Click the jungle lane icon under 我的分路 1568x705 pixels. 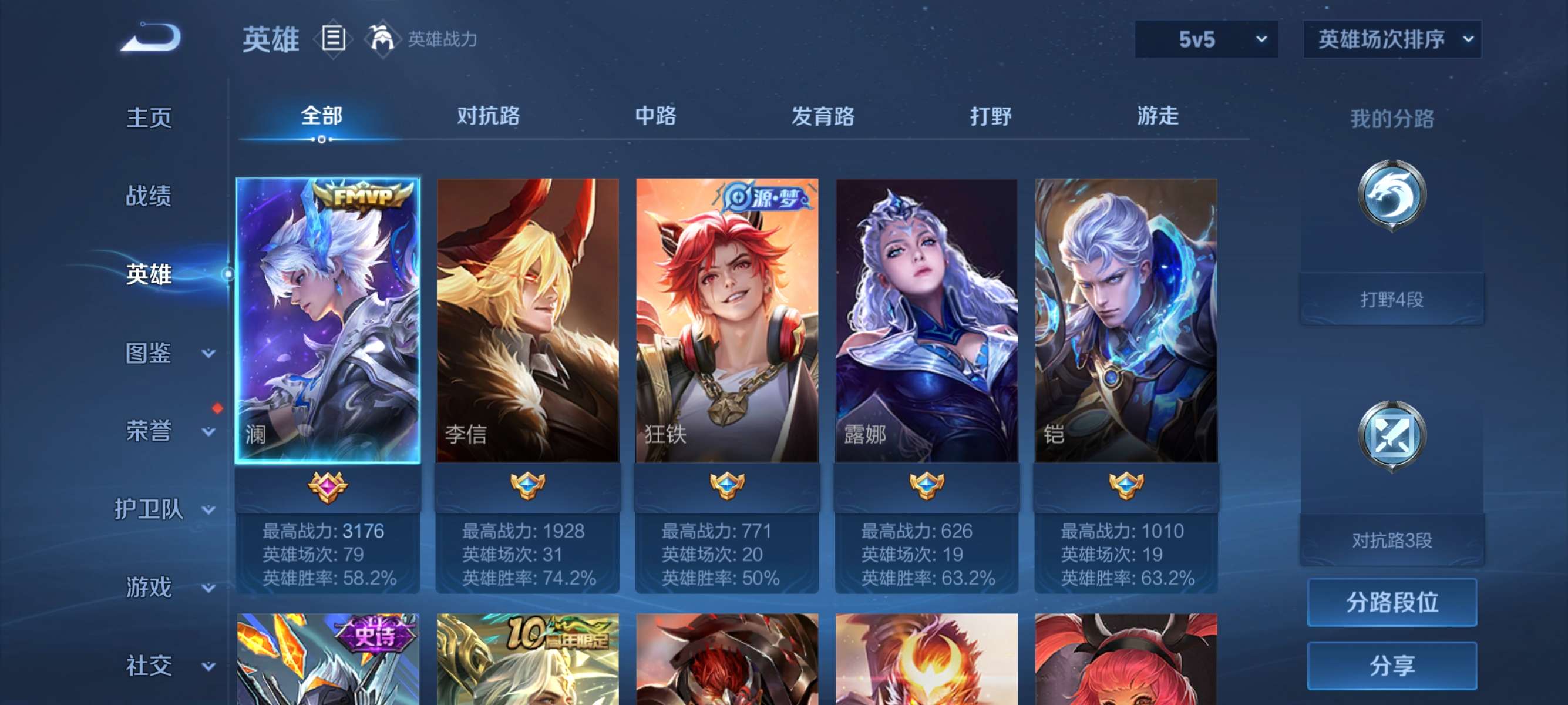pos(1394,194)
